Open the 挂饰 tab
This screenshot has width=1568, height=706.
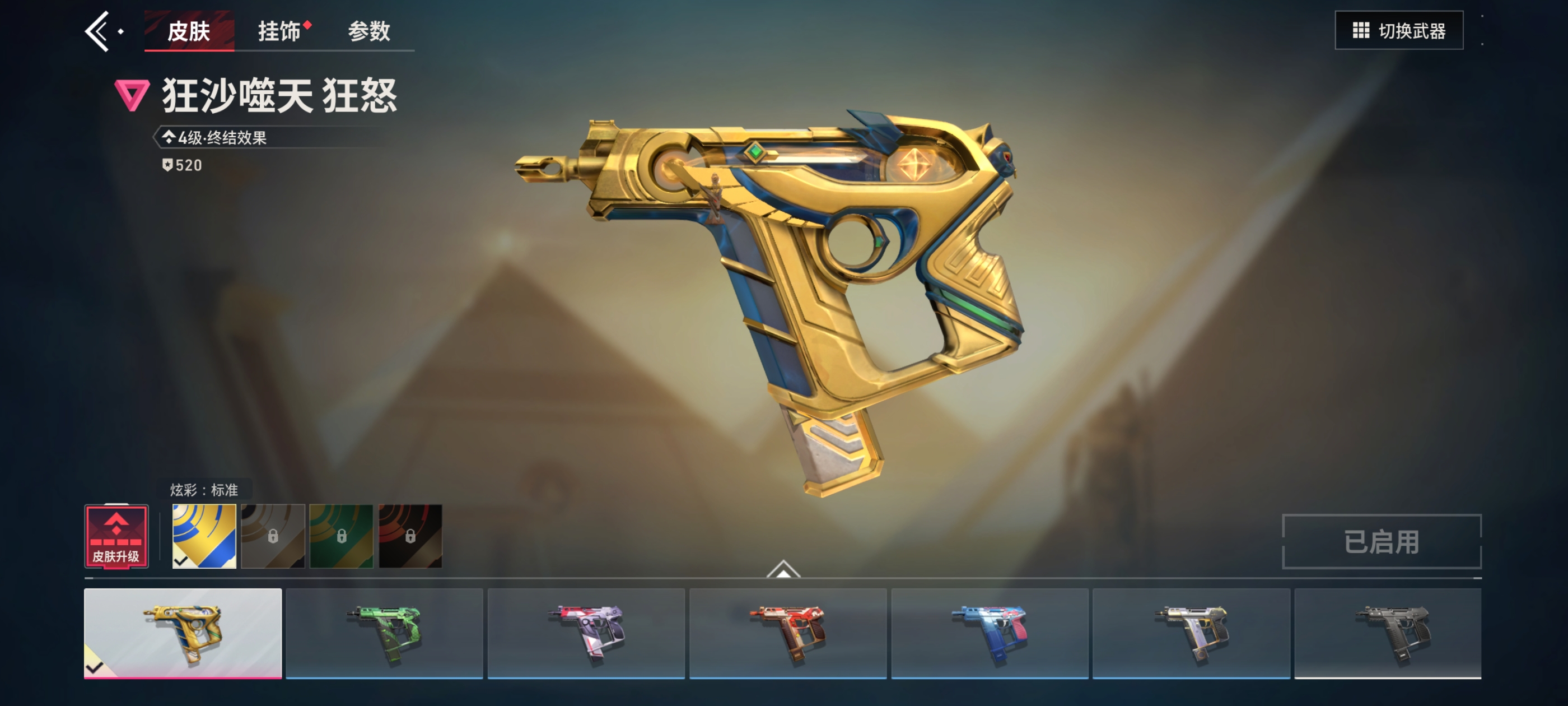coord(279,31)
